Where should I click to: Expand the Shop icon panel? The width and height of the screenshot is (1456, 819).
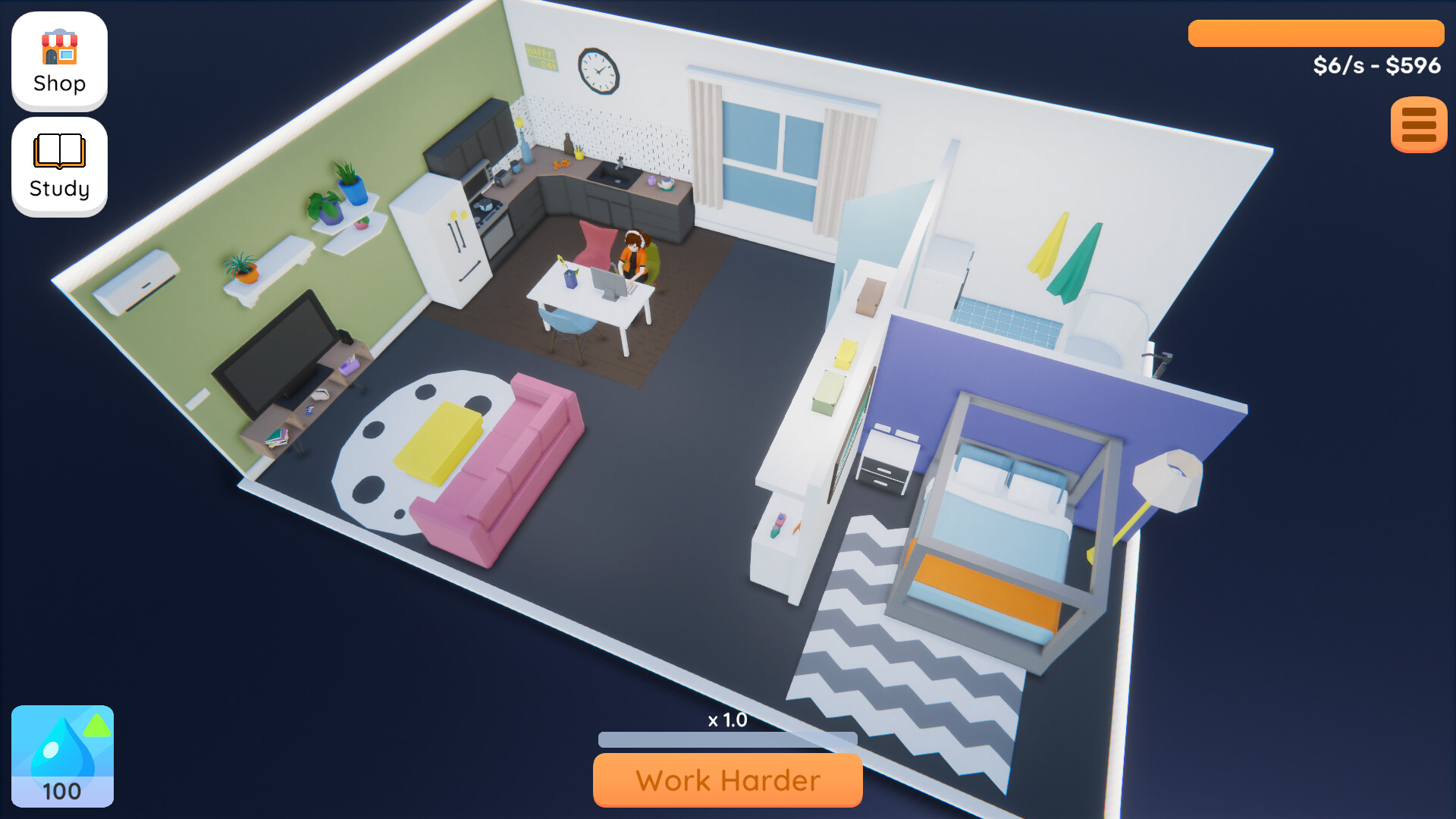coord(58,61)
